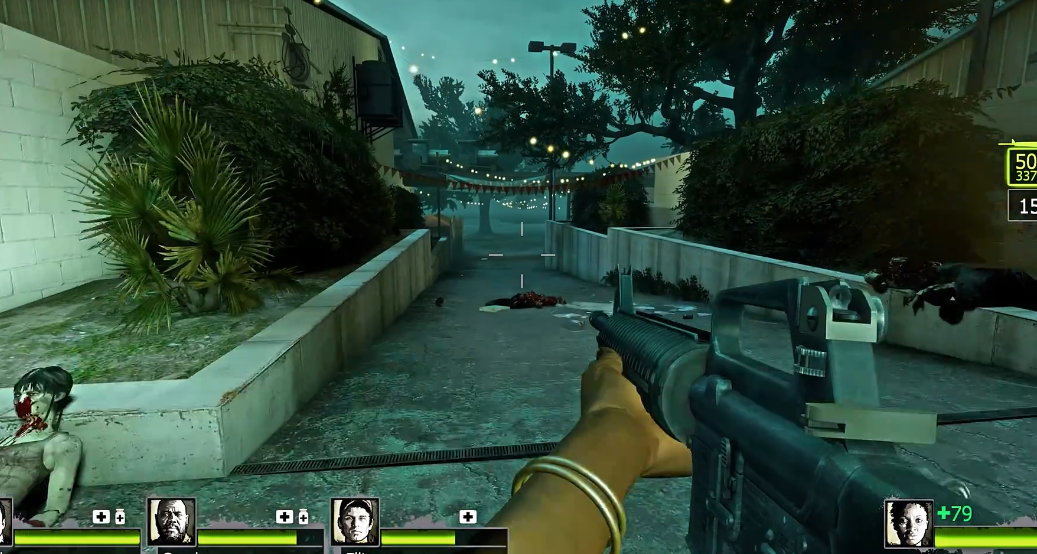1037x554 pixels.
Task: Click Rochelle's player portrait
Action: [x=908, y=523]
